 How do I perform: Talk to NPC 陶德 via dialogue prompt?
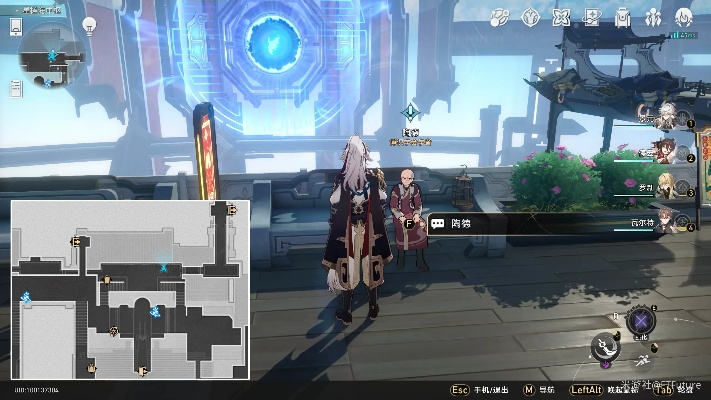click(x=460, y=224)
